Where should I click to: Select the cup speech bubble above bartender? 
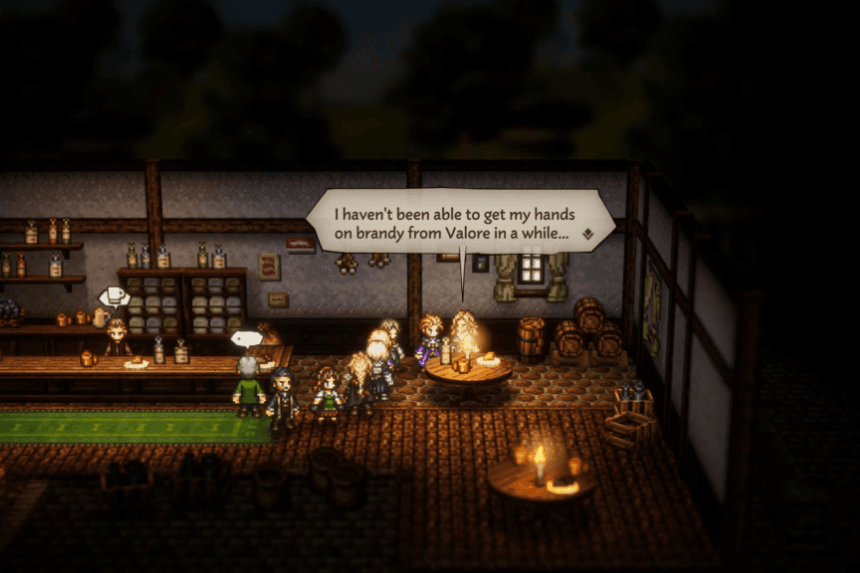click(x=113, y=296)
